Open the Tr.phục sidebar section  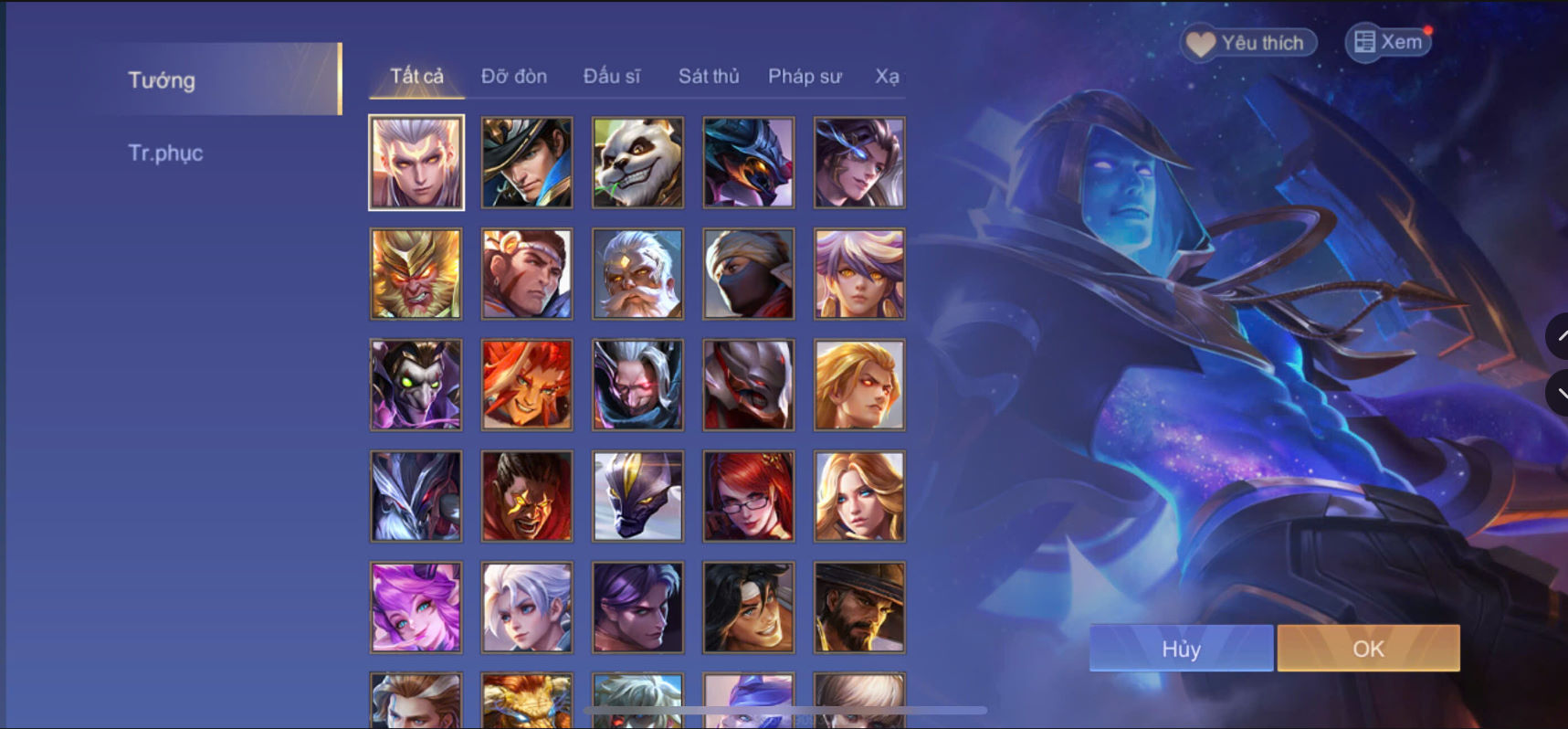click(166, 153)
